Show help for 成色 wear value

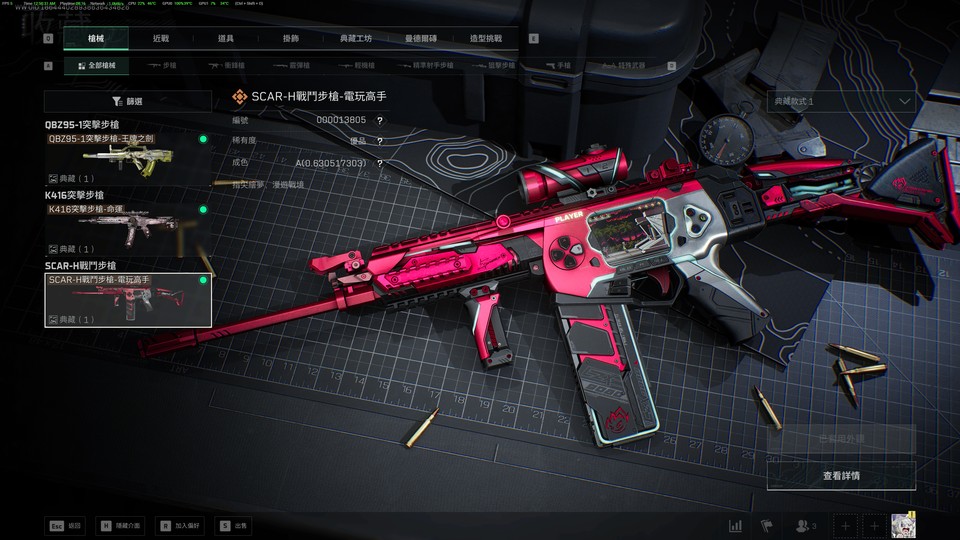380,163
